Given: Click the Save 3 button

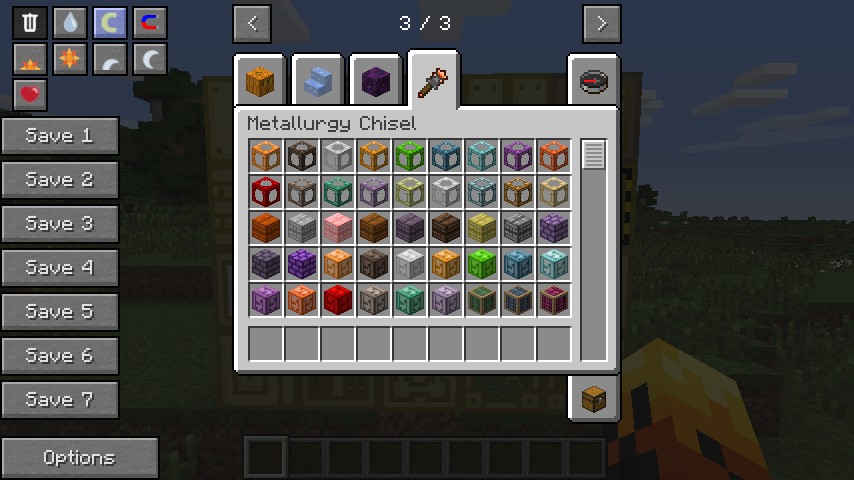Looking at the screenshot, I should (60, 224).
